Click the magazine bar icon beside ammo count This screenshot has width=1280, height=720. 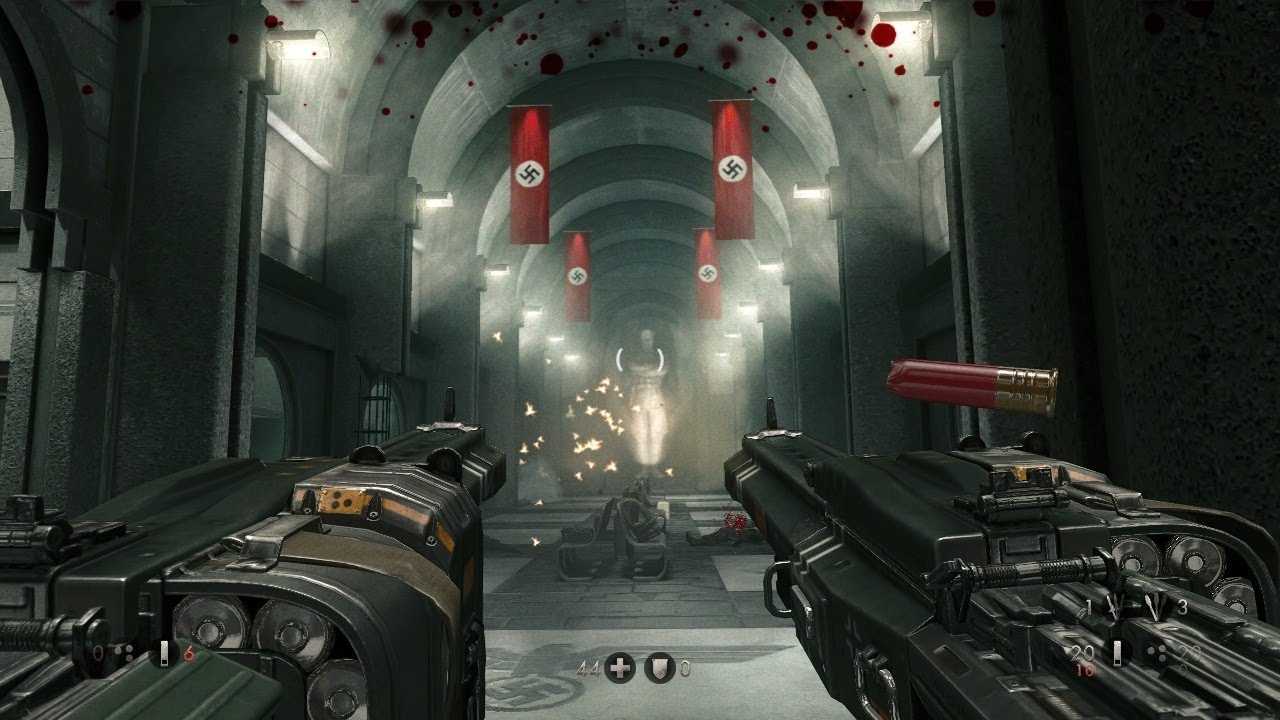tap(1118, 652)
